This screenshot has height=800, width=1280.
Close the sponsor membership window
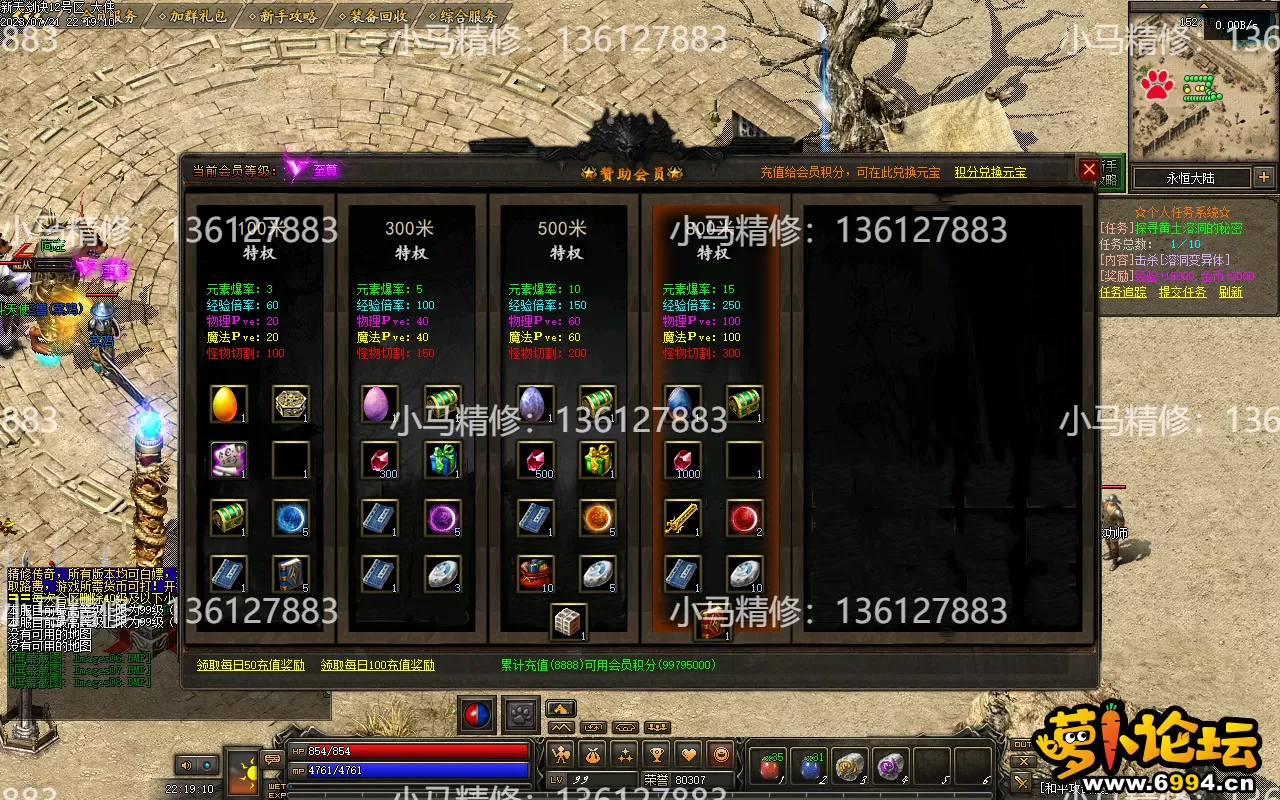tap(1089, 170)
